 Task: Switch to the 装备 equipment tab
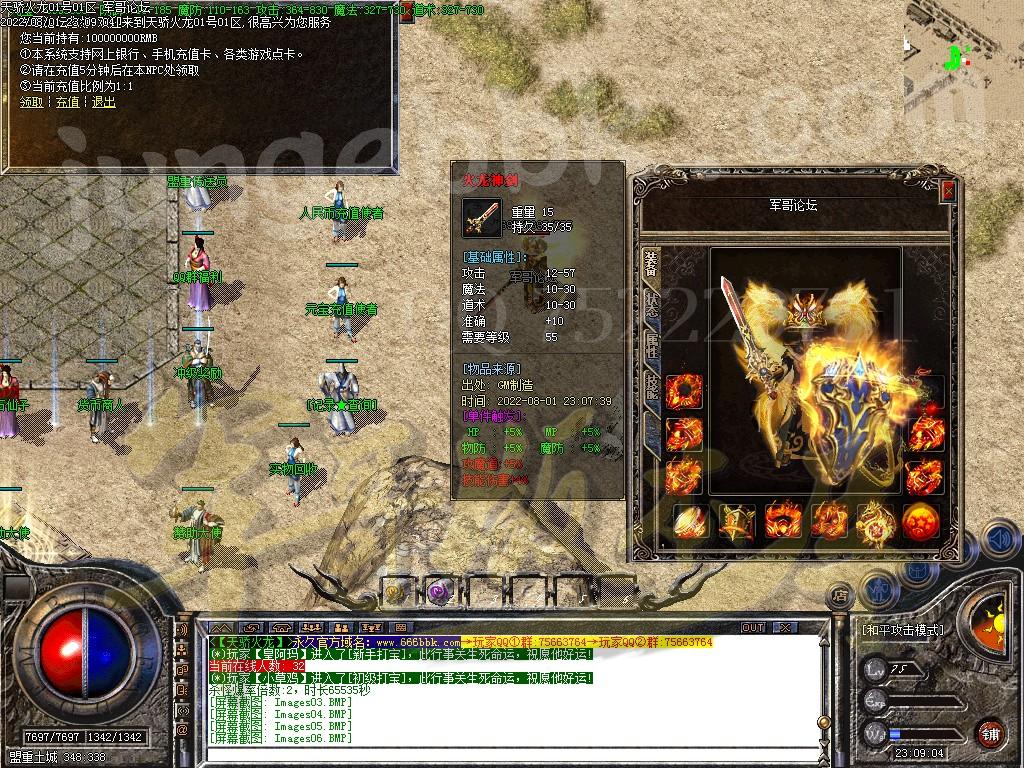point(651,265)
